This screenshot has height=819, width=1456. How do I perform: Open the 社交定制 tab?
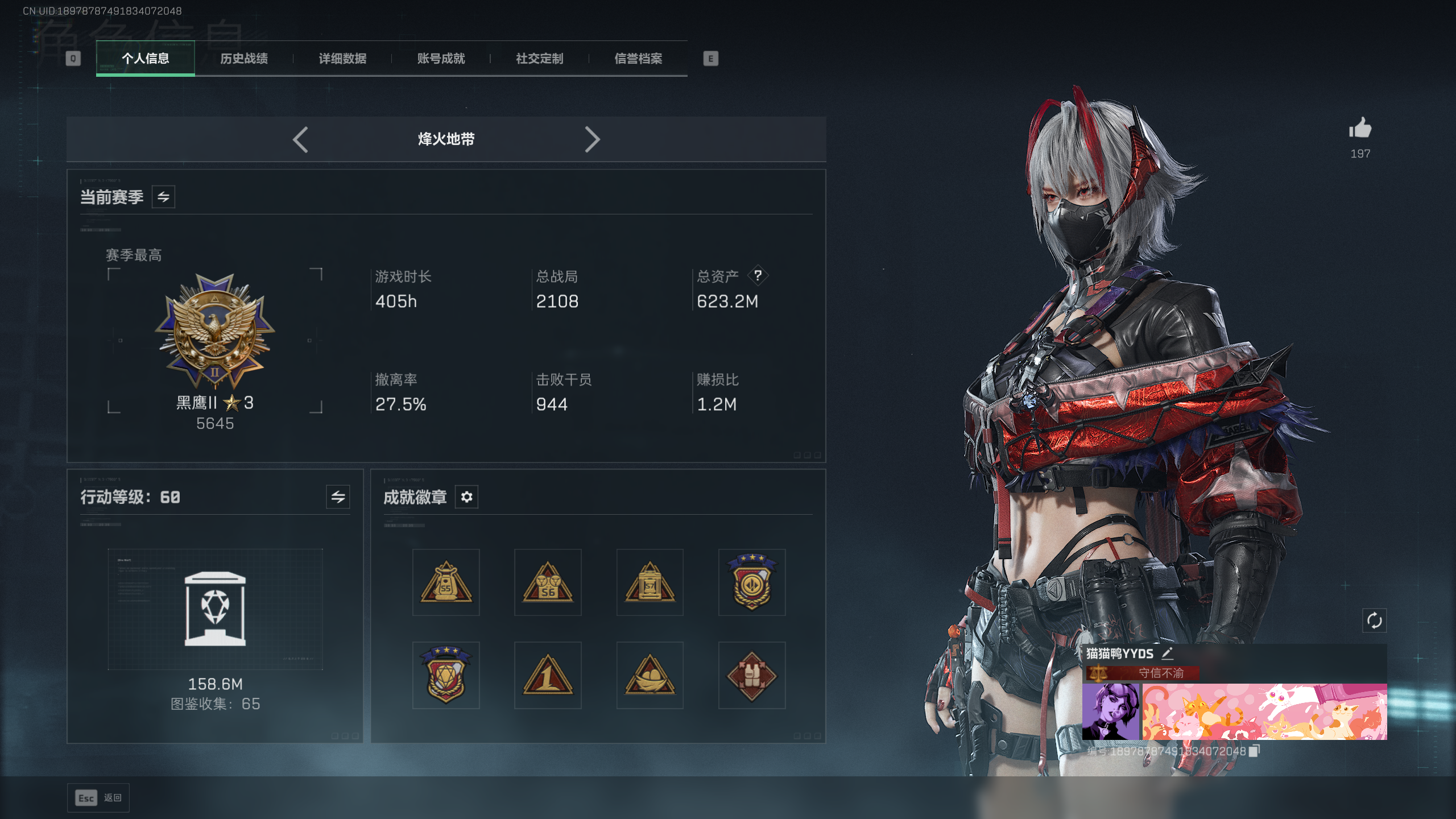click(x=539, y=59)
